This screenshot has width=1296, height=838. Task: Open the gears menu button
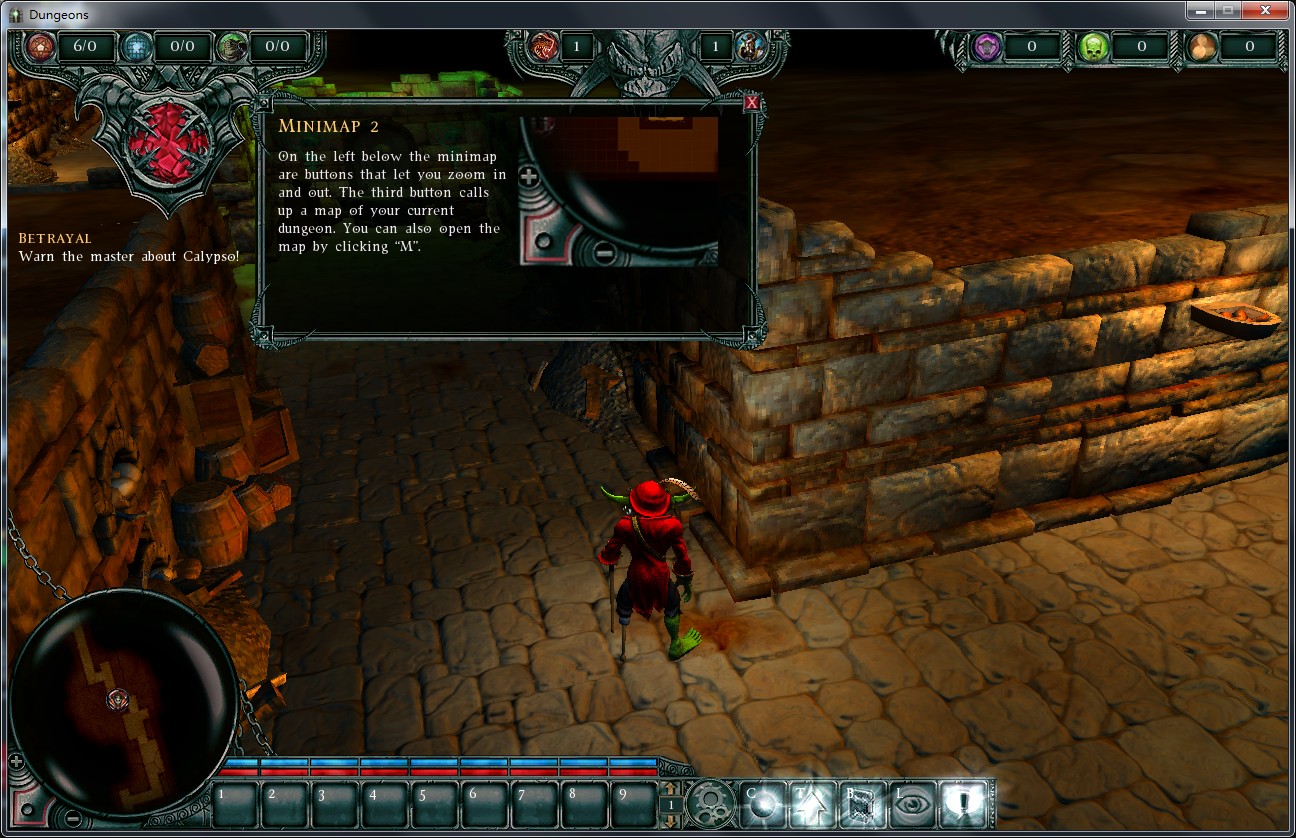tap(711, 803)
